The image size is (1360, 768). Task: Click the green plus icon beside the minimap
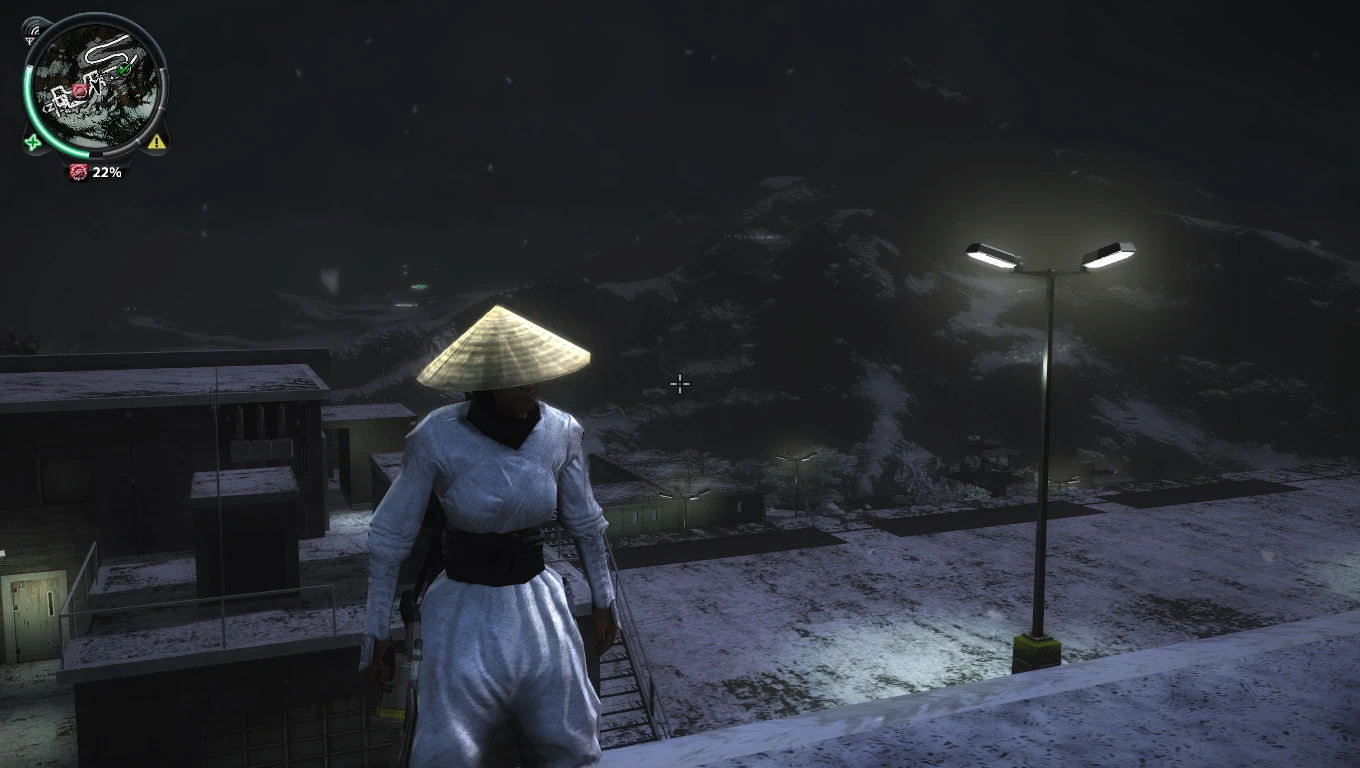click(x=31, y=142)
